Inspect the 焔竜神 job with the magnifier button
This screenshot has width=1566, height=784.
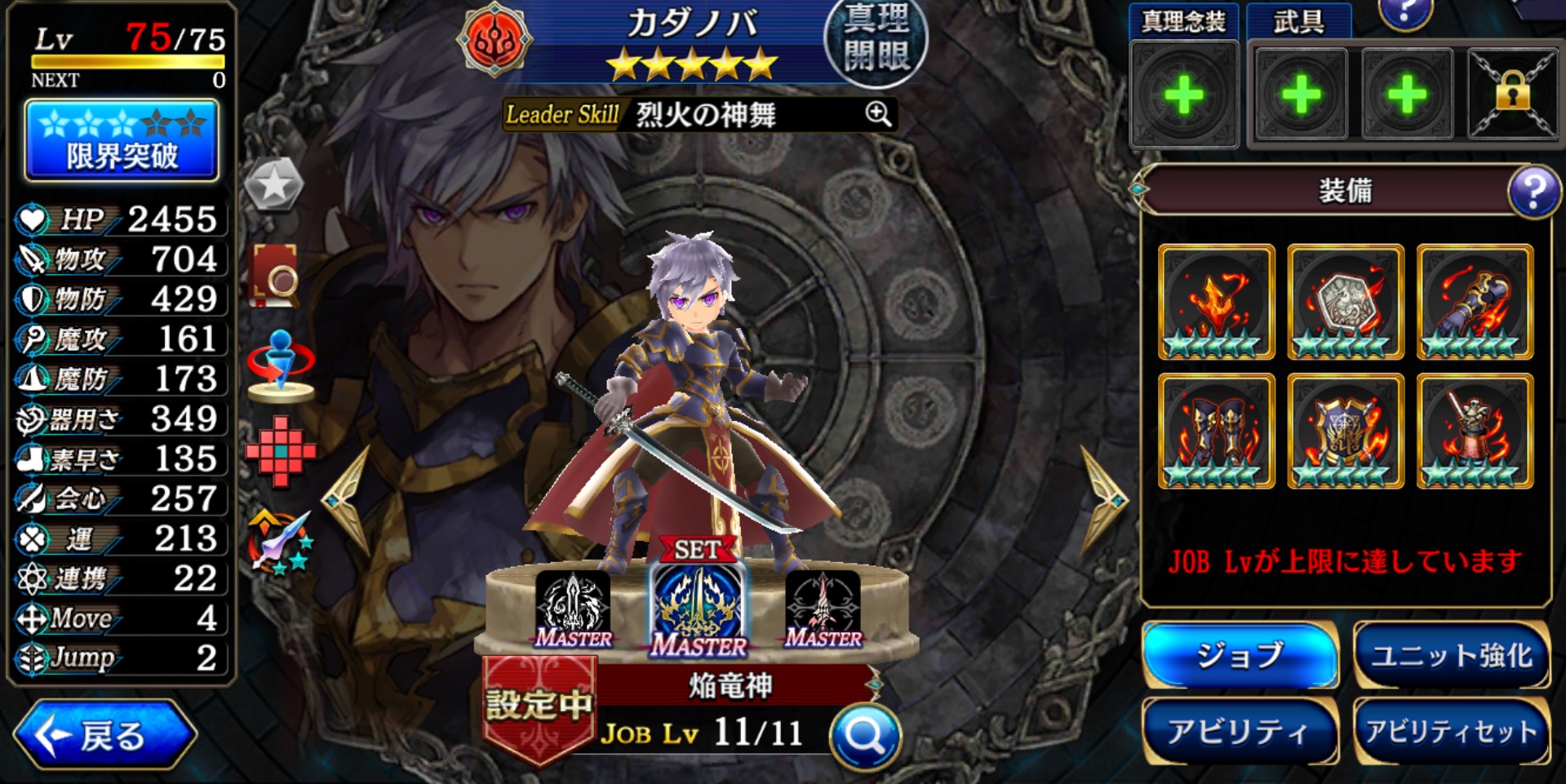pyautogui.click(x=864, y=737)
